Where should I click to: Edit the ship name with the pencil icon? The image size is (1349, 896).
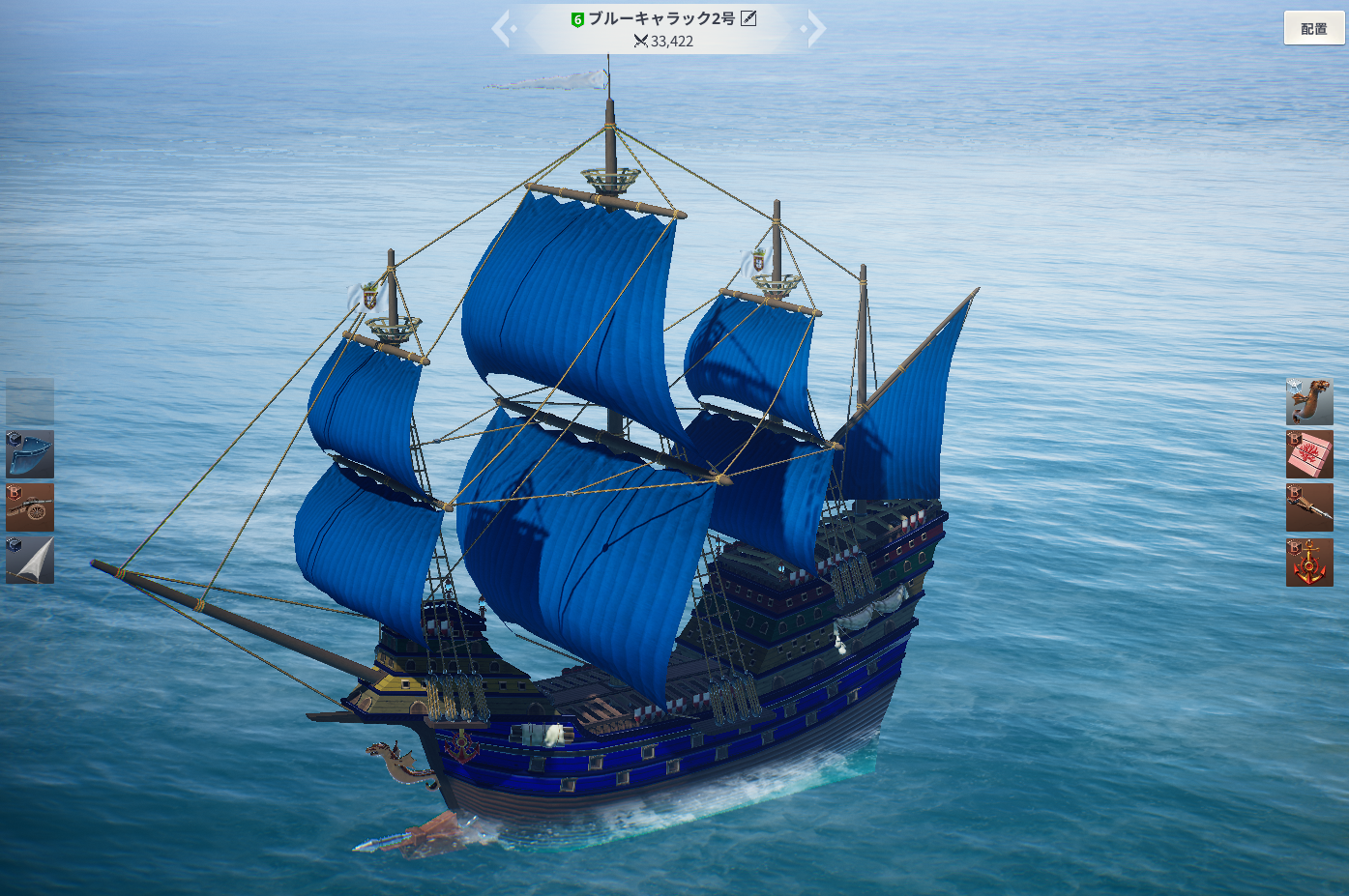pyautogui.click(x=748, y=18)
